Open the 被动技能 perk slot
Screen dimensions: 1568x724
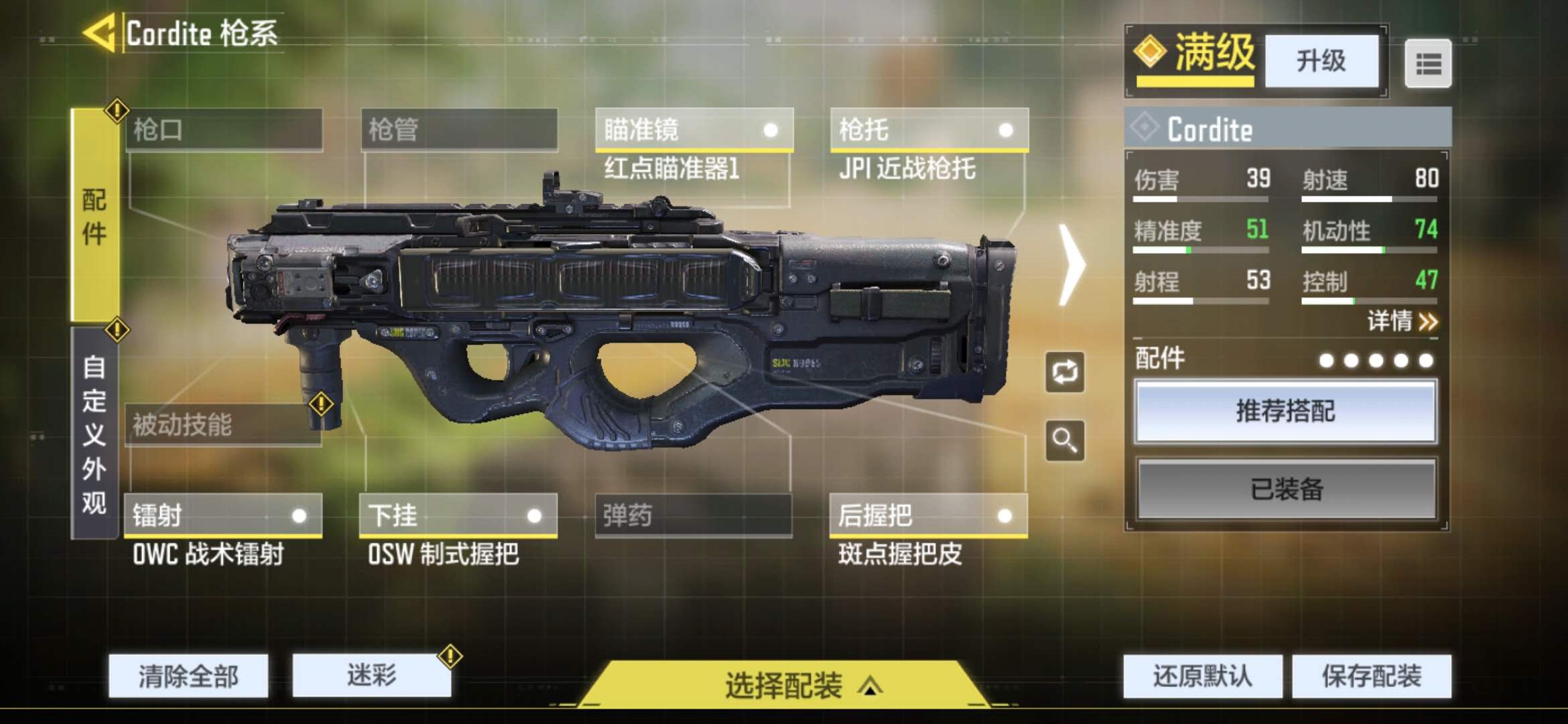pos(222,424)
